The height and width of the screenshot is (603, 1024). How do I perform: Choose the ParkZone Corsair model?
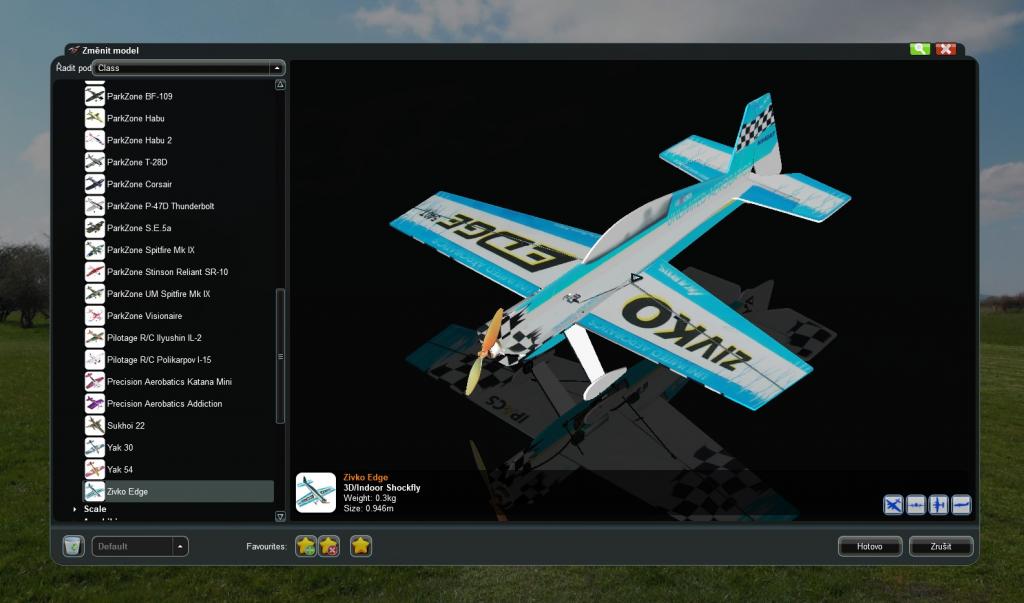pos(140,184)
